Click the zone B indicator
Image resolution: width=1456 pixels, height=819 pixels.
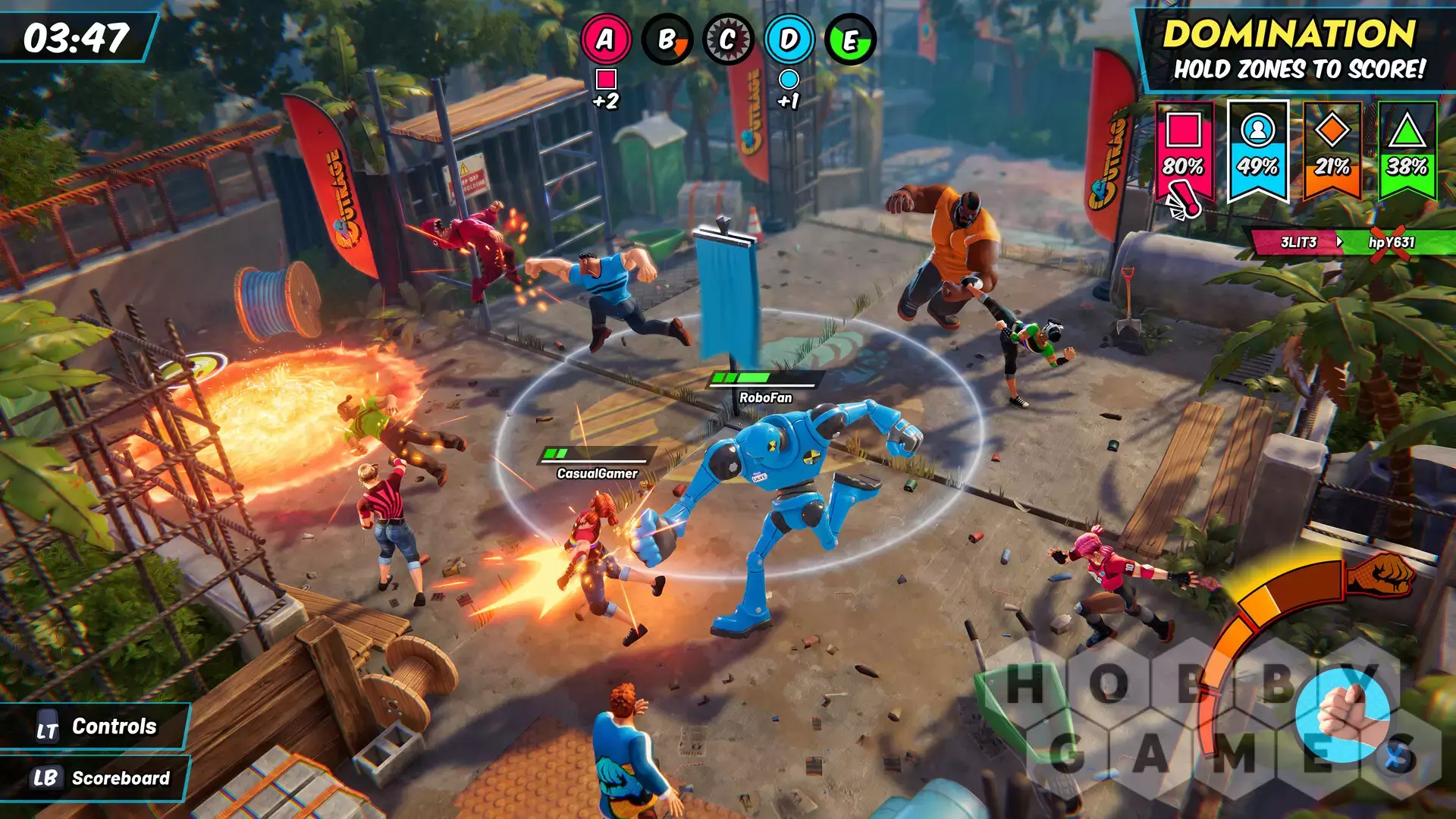coord(667,39)
